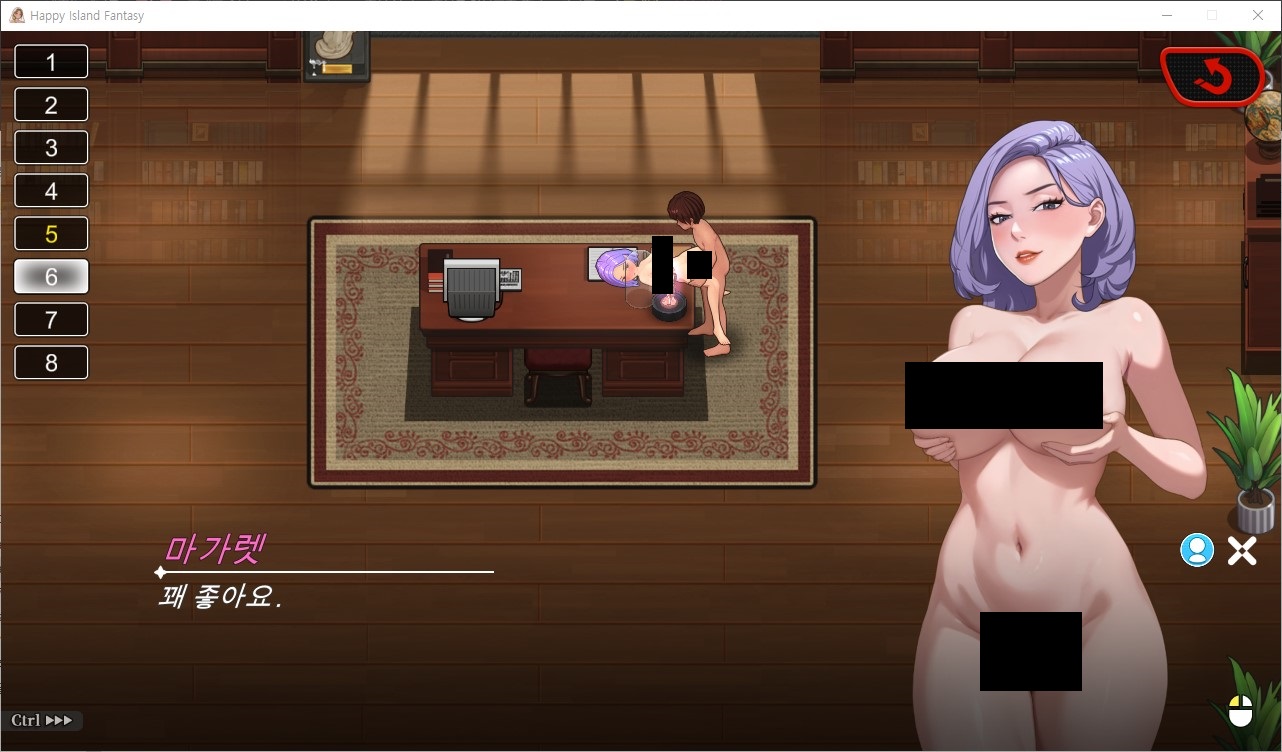The width and height of the screenshot is (1282, 752).
Task: Click the highlighted number 6 button
Action: point(51,277)
